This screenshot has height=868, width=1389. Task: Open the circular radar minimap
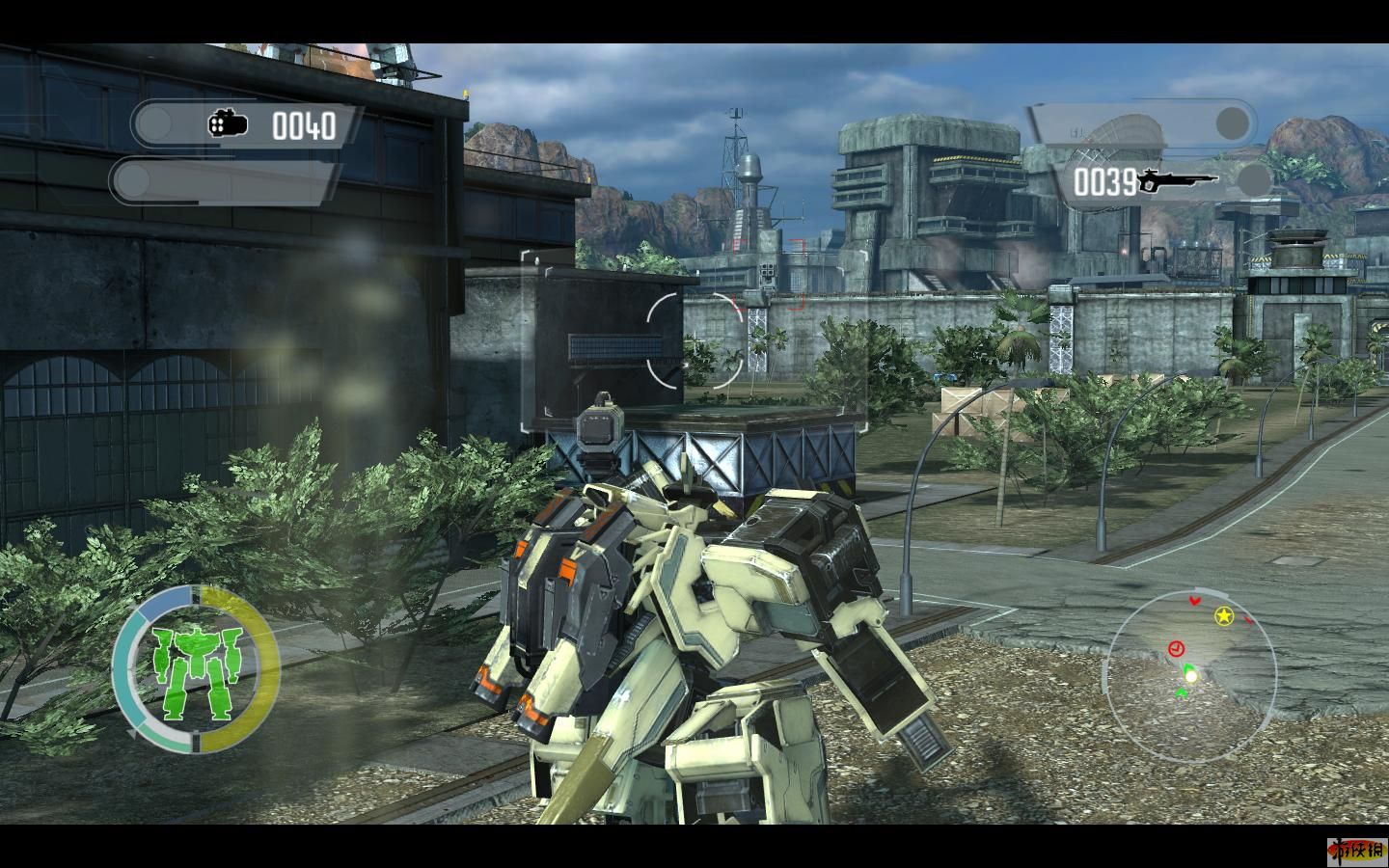(x=1191, y=667)
